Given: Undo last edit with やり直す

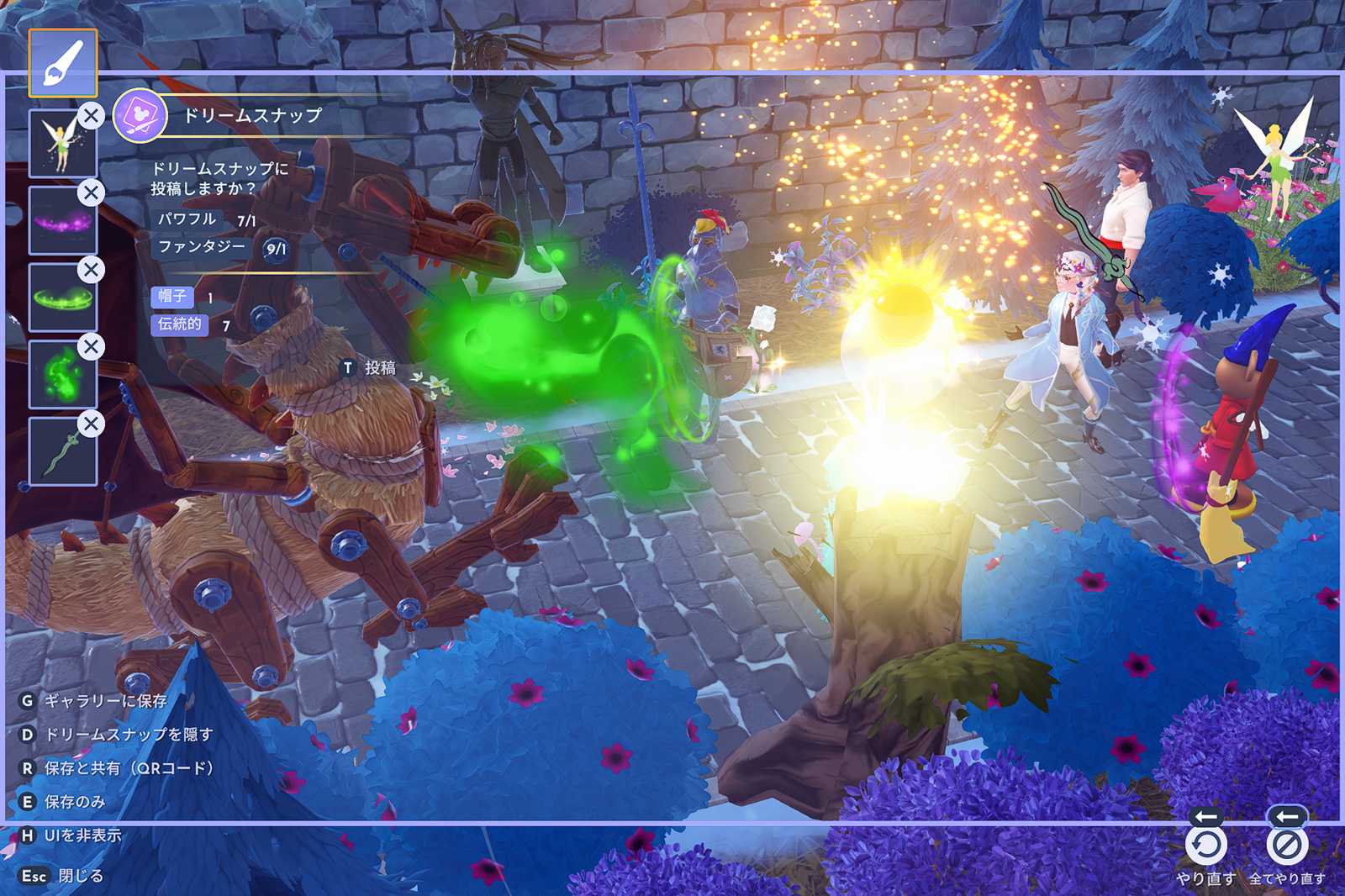Looking at the screenshot, I should [1206, 846].
